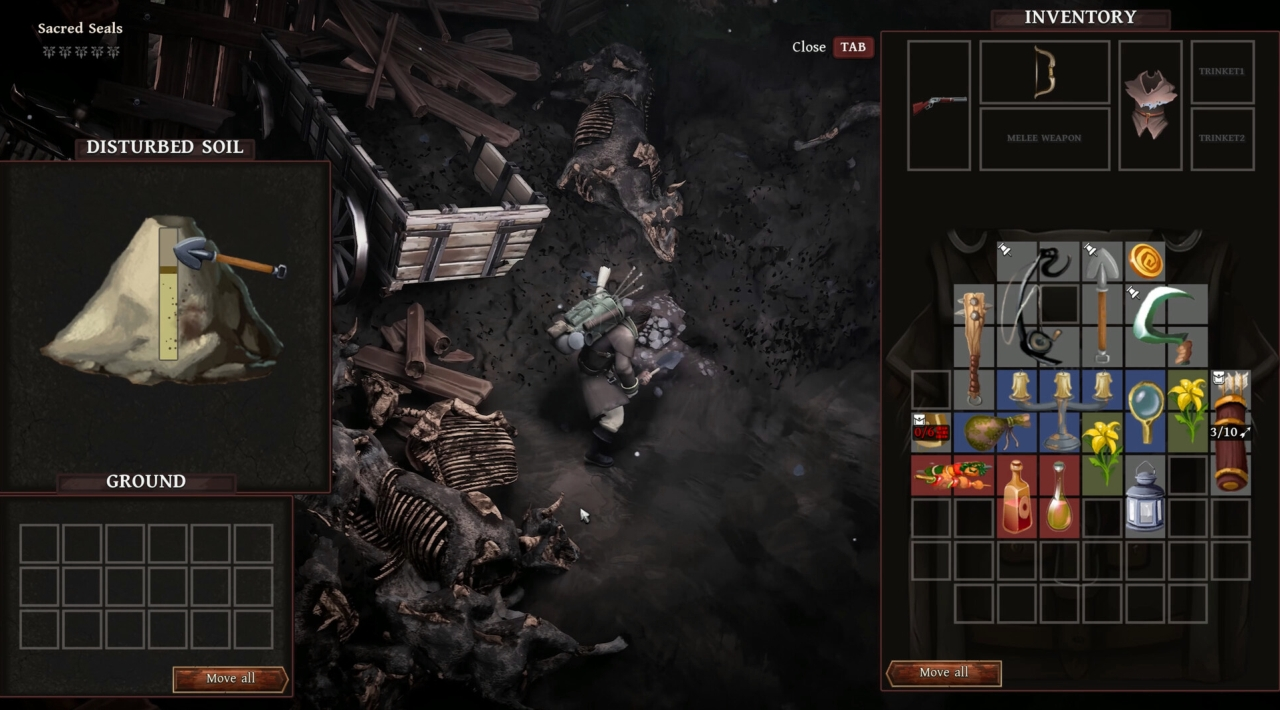Choose the three-candle candelabra
The height and width of the screenshot is (710, 1280).
[1060, 410]
